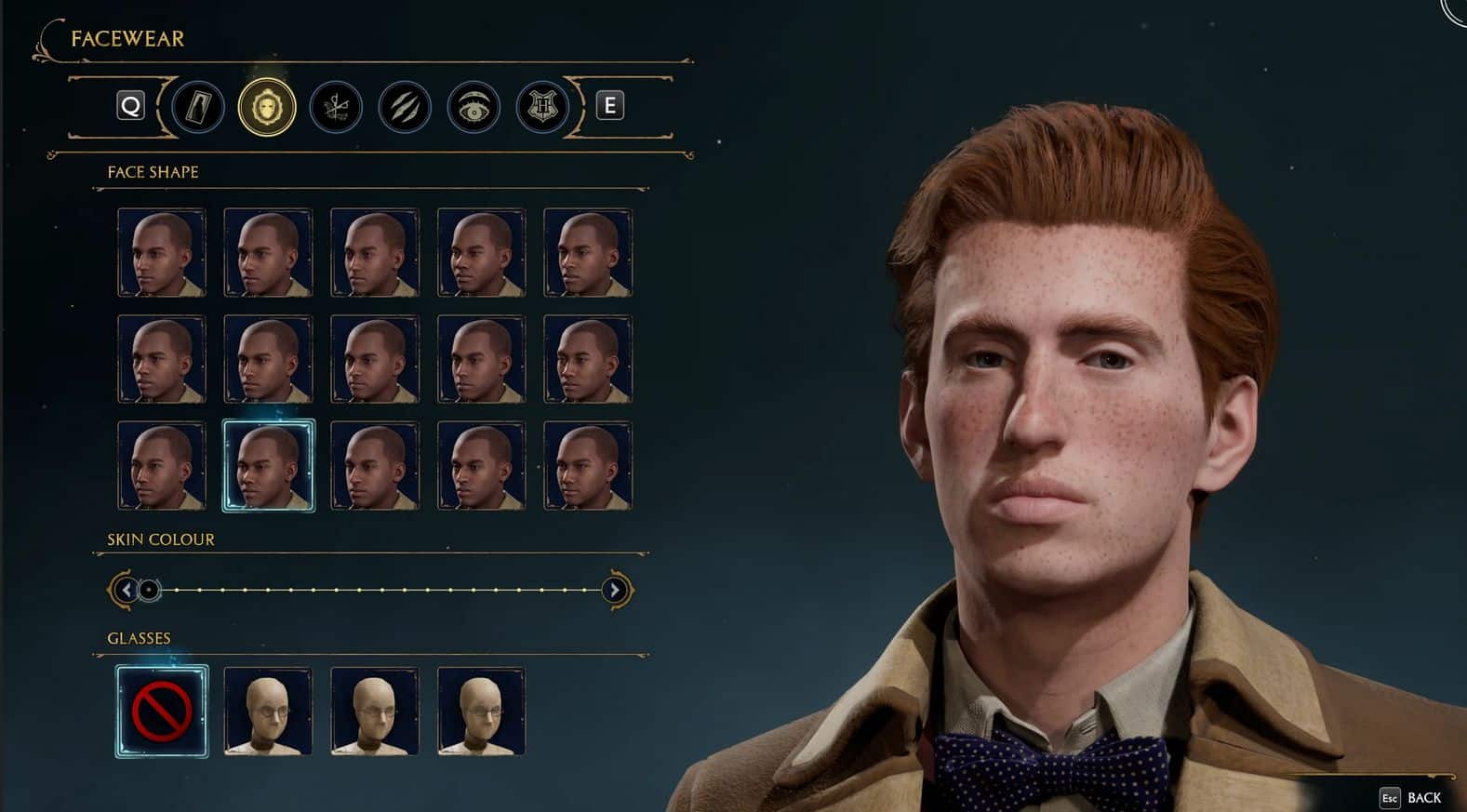Select the first face shape thumbnail

pos(161,251)
